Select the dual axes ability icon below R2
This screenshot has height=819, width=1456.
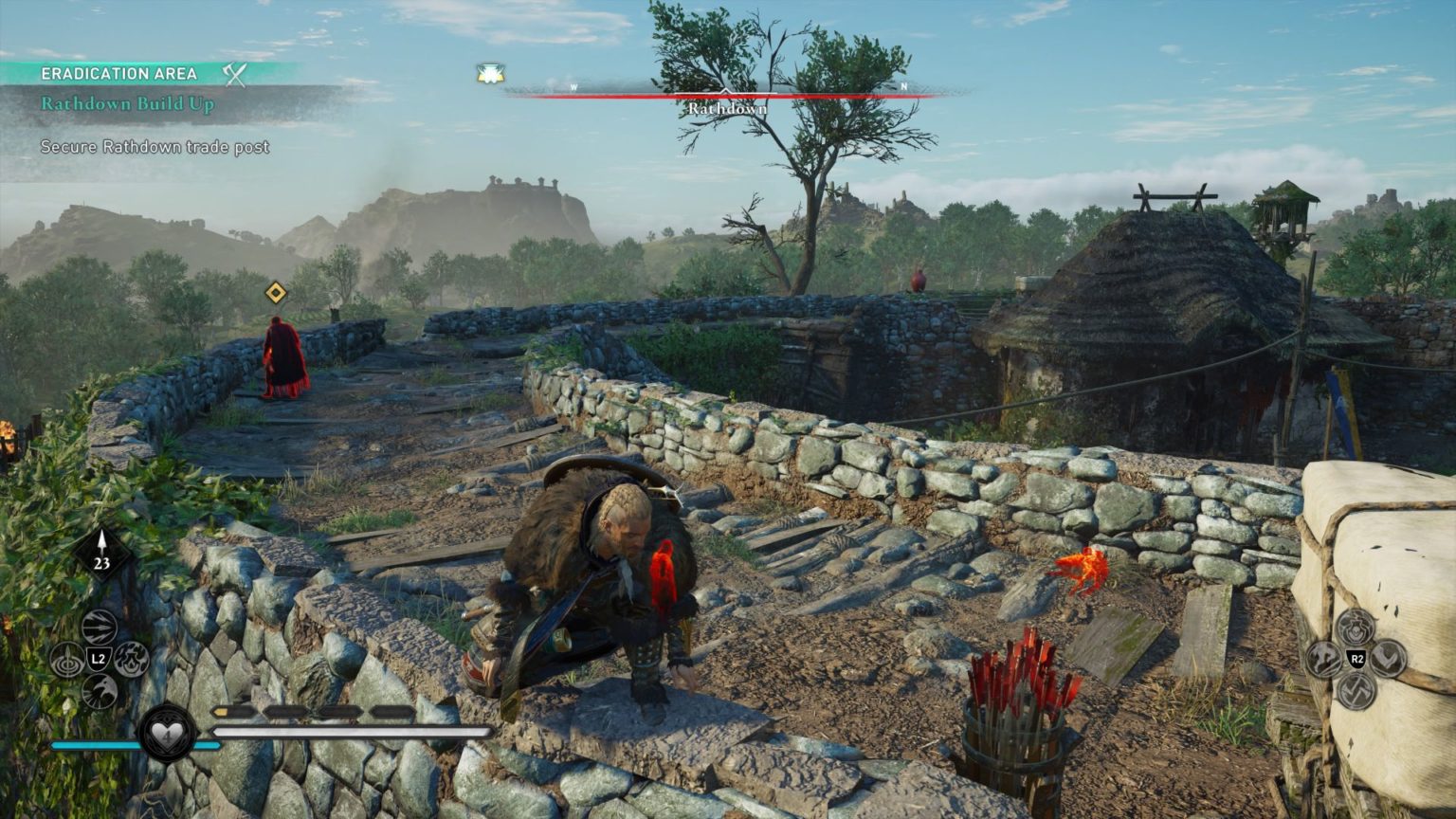tap(1356, 692)
